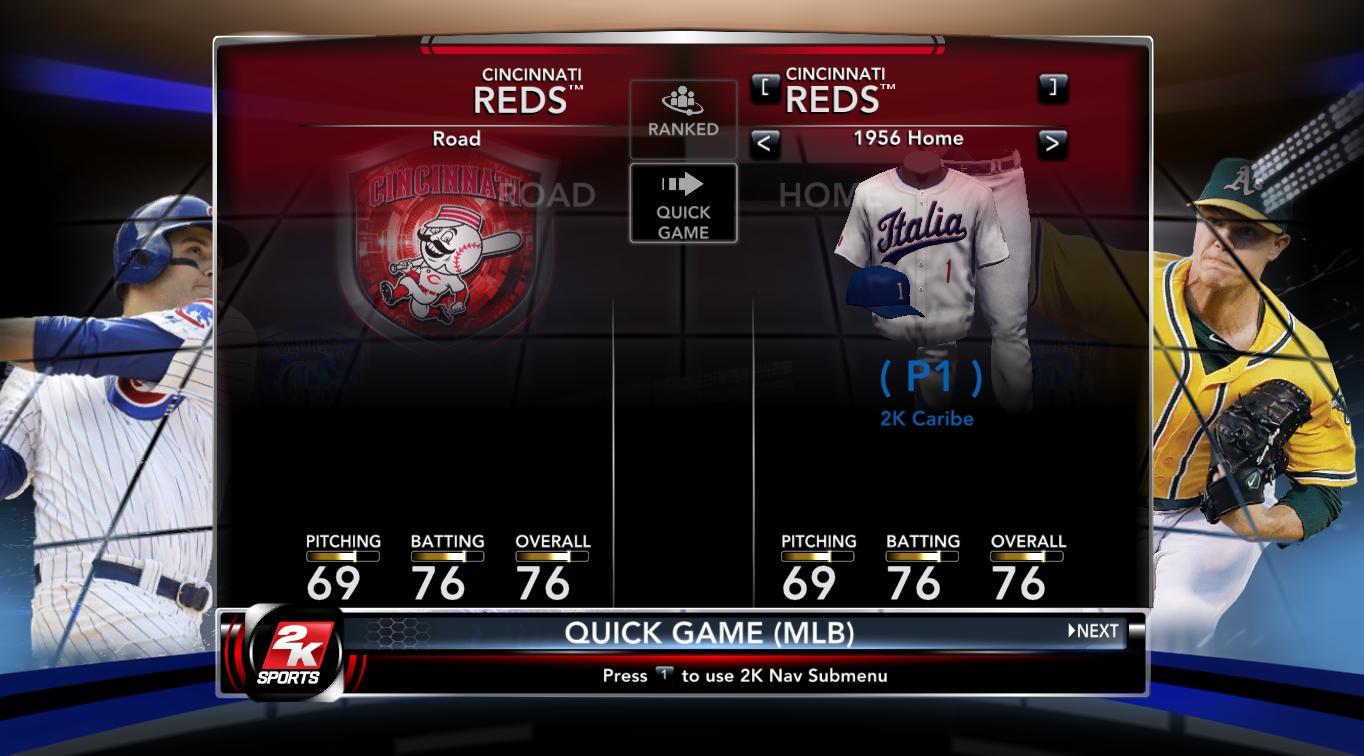This screenshot has height=756, width=1364.
Task: Click the left bracket team selector
Action: click(765, 87)
